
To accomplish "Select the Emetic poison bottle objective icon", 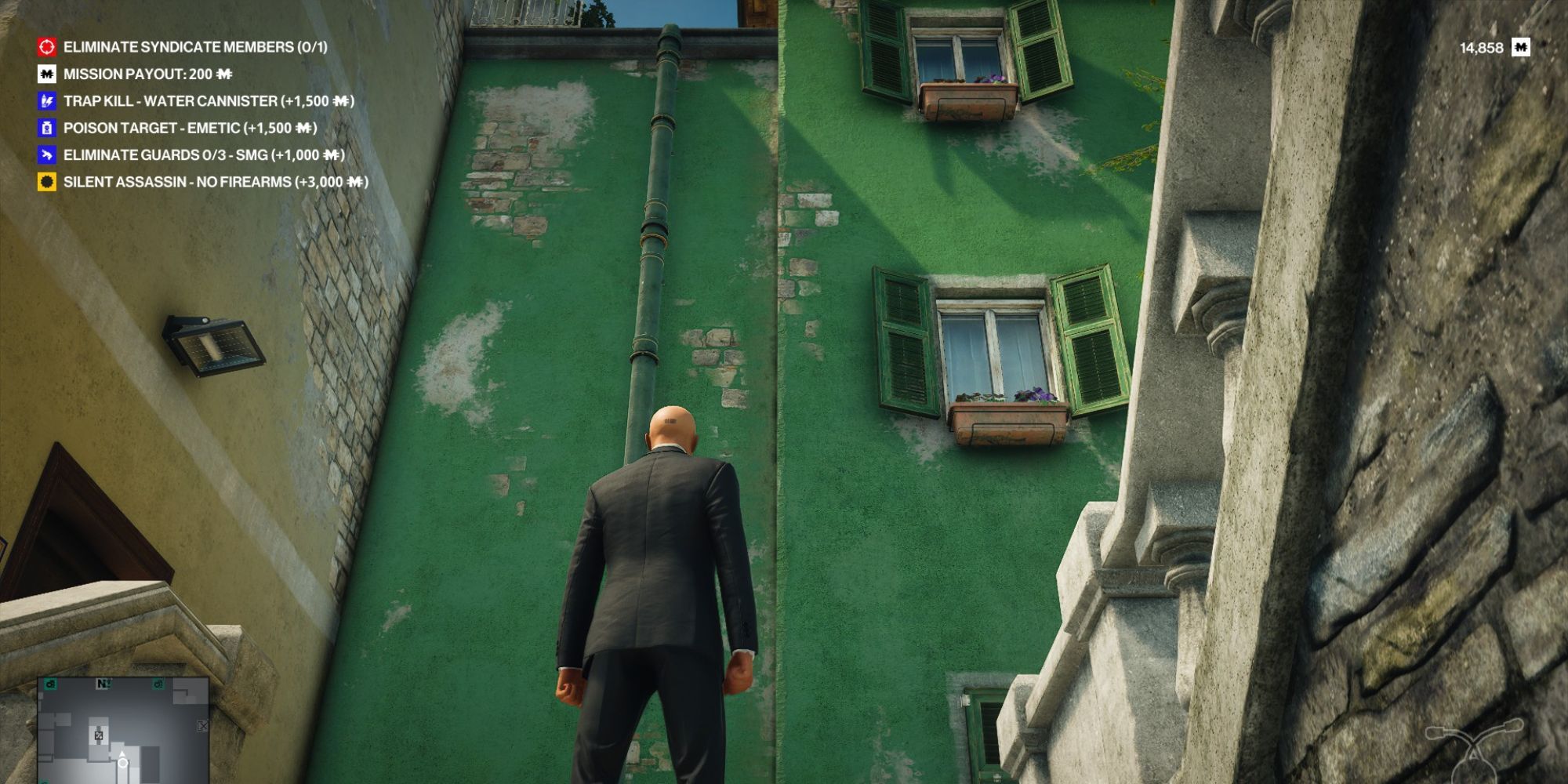I will (x=46, y=129).
